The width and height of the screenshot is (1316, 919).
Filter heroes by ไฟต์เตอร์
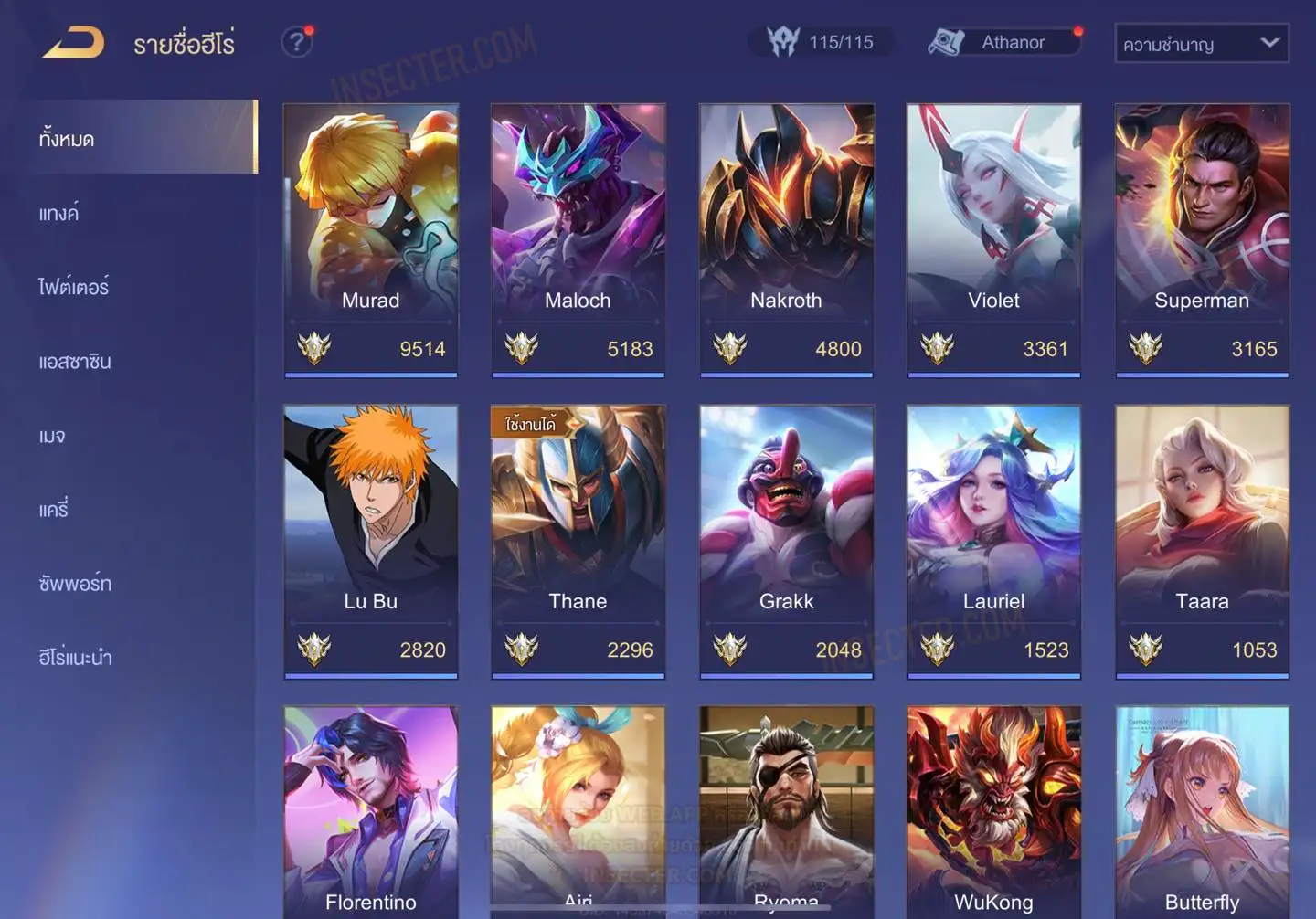pyautogui.click(x=73, y=287)
